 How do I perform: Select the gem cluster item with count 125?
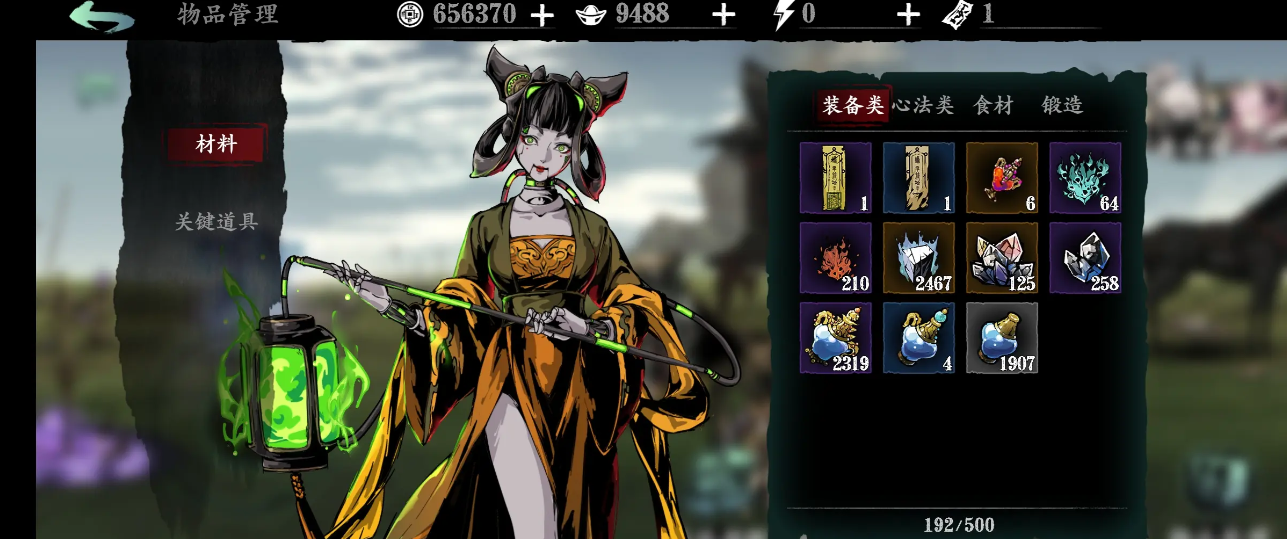[x=1002, y=258]
